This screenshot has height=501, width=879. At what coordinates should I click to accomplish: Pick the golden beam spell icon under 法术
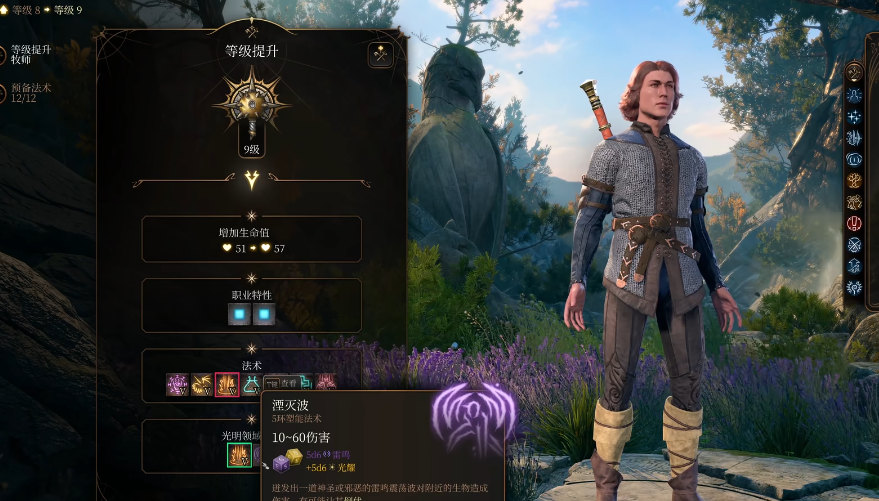(202, 384)
